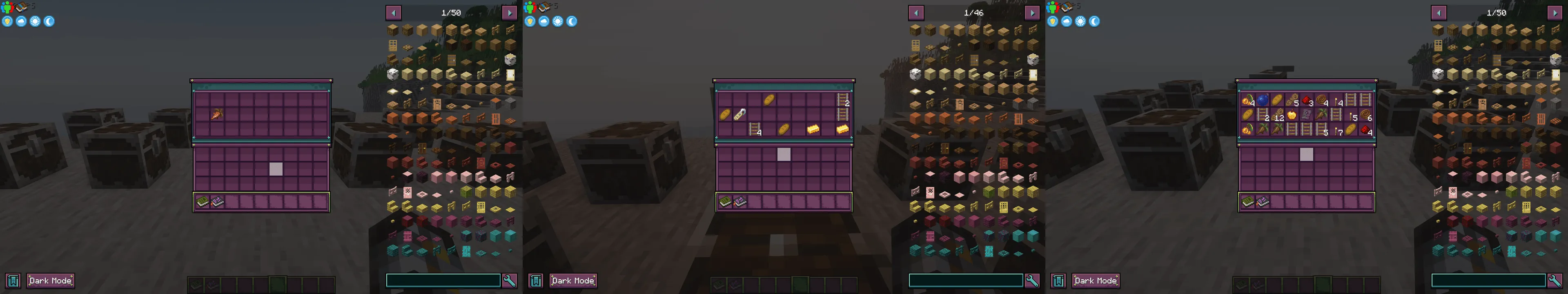Screen dimensions: 1568x294
Task: Click the recipe book icon near the player indicators
Action: point(20,7)
